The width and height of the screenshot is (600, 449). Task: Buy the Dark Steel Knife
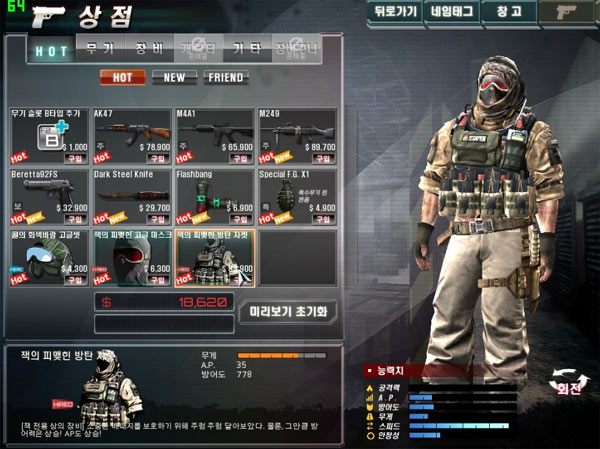[159, 219]
